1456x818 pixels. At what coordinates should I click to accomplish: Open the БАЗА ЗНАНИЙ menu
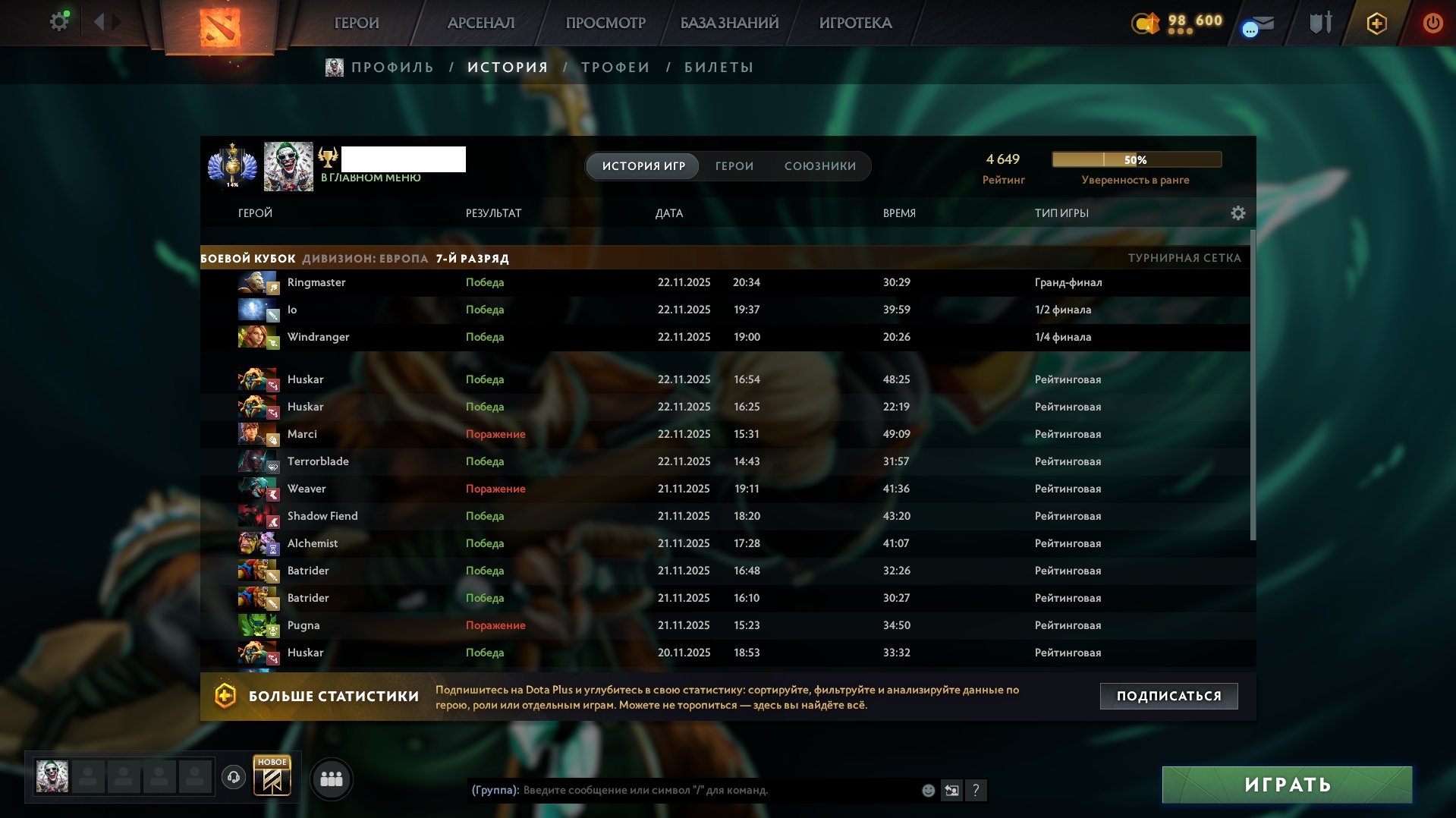tap(728, 23)
